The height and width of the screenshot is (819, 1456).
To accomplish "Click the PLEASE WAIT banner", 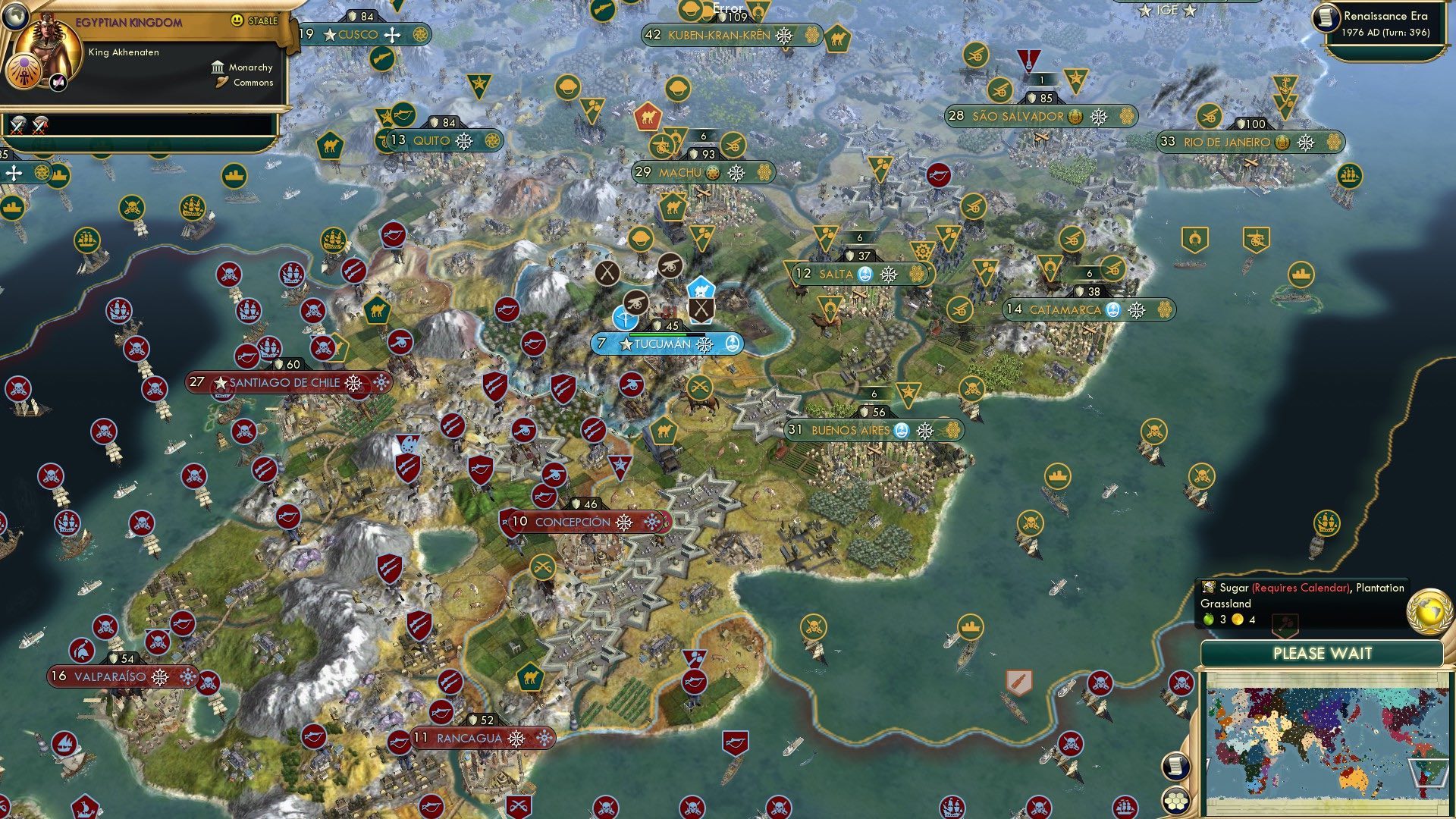I will click(1323, 652).
